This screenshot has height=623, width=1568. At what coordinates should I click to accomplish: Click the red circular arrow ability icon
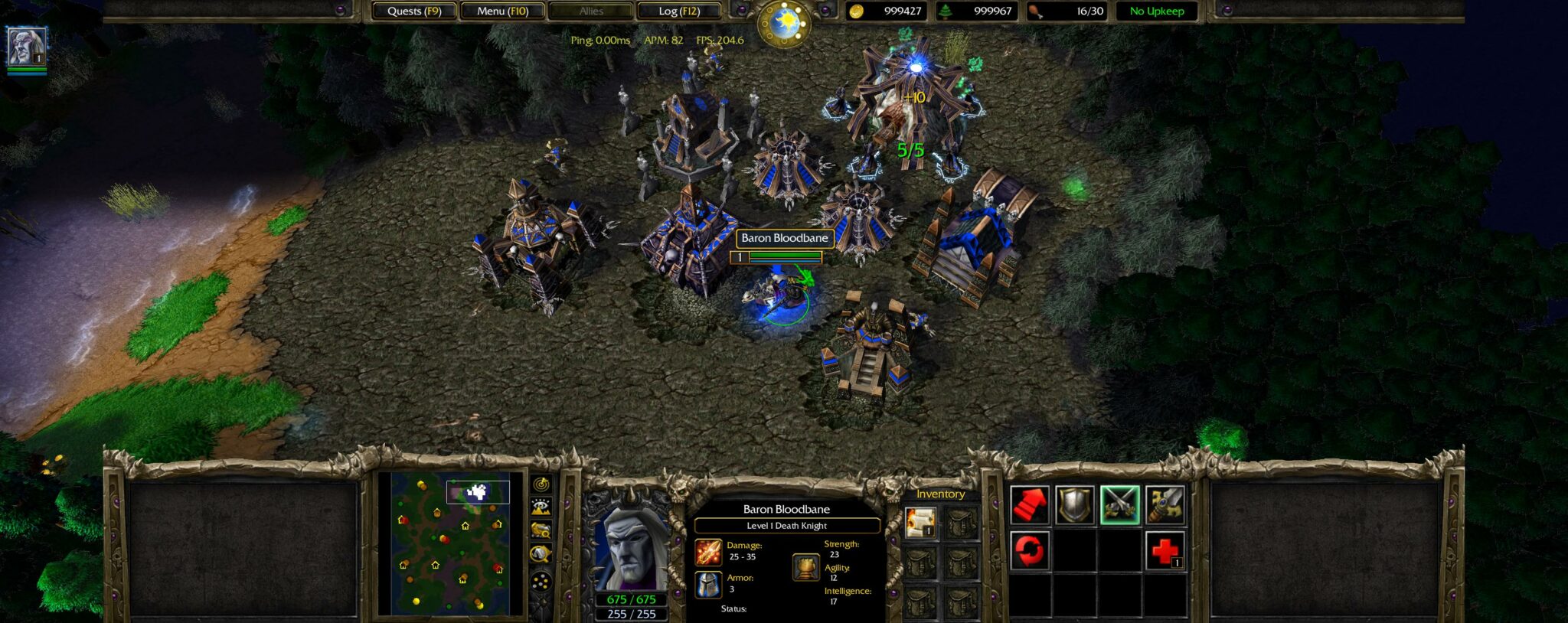pyautogui.click(x=1031, y=550)
